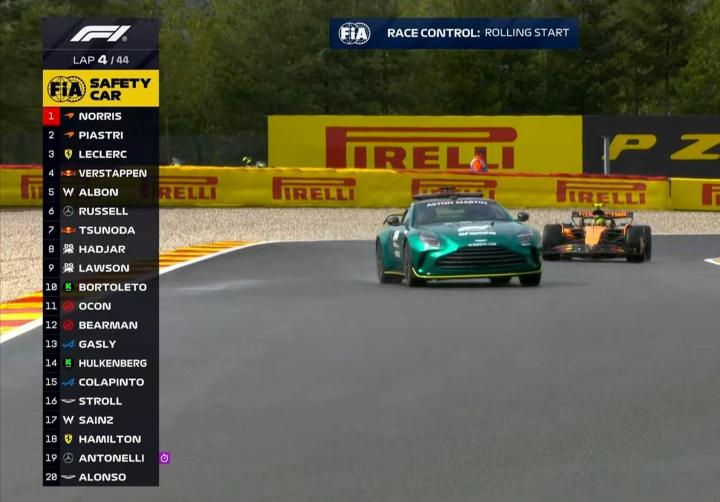Select Antonelli's leaderboard entry

pyautogui.click(x=100, y=458)
